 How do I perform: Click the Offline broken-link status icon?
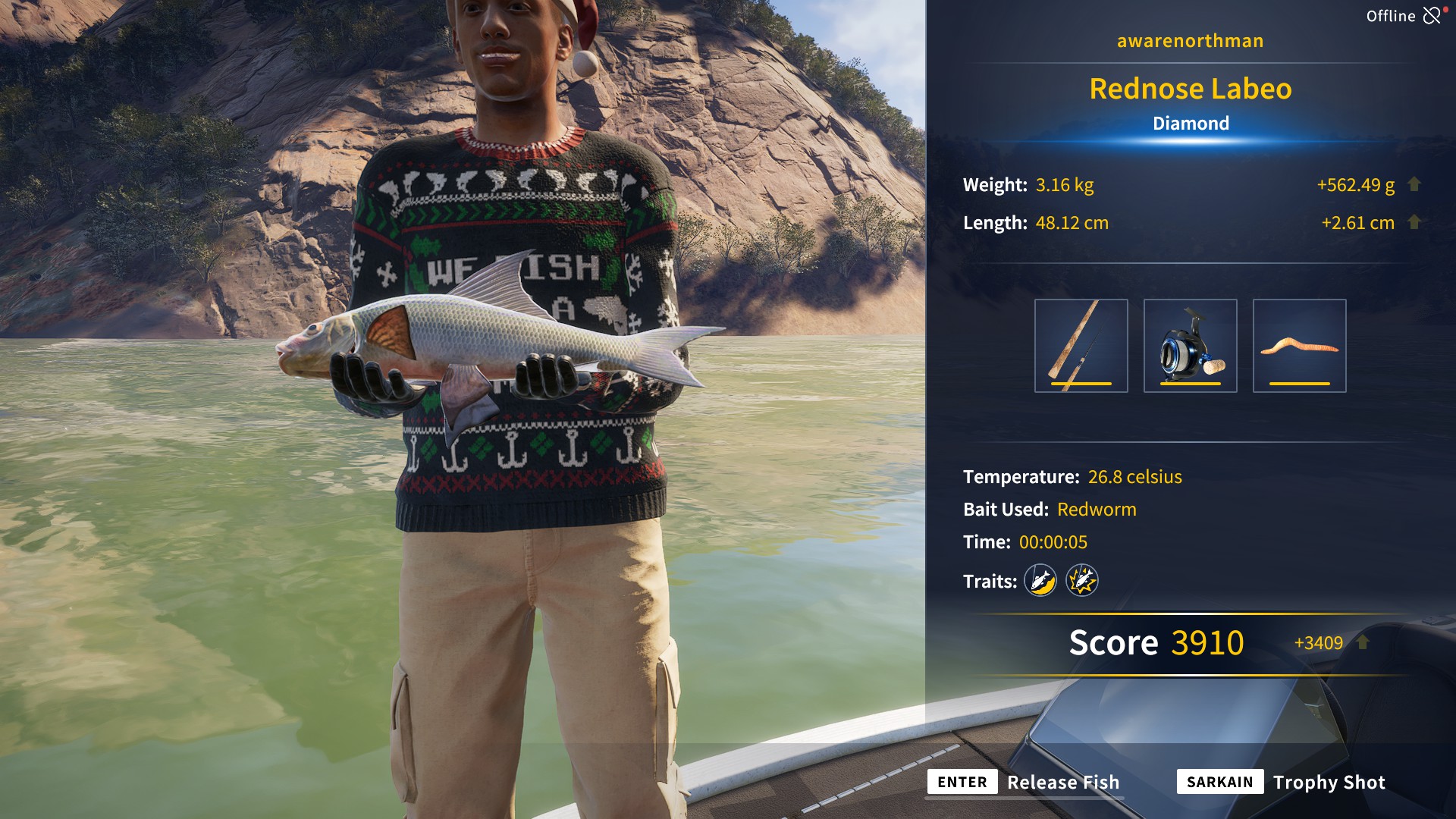[1432, 14]
